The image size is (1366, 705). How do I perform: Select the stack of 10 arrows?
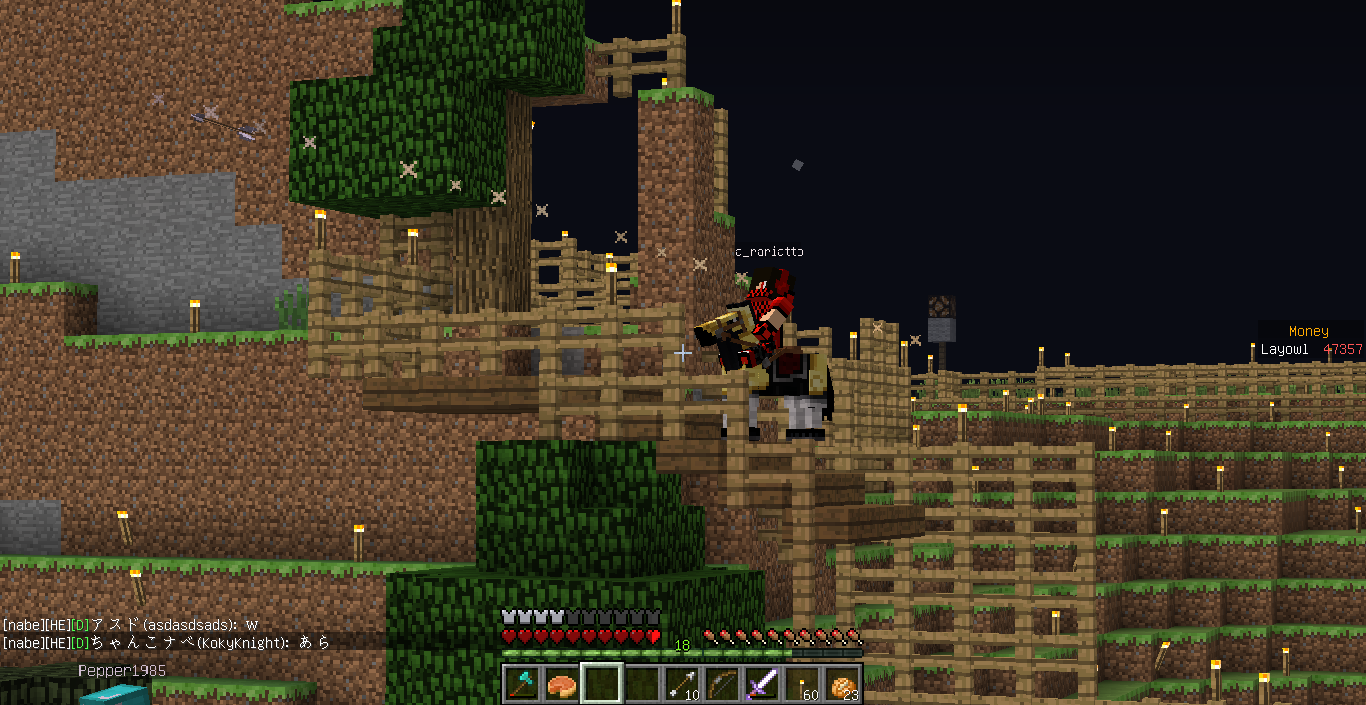click(682, 684)
